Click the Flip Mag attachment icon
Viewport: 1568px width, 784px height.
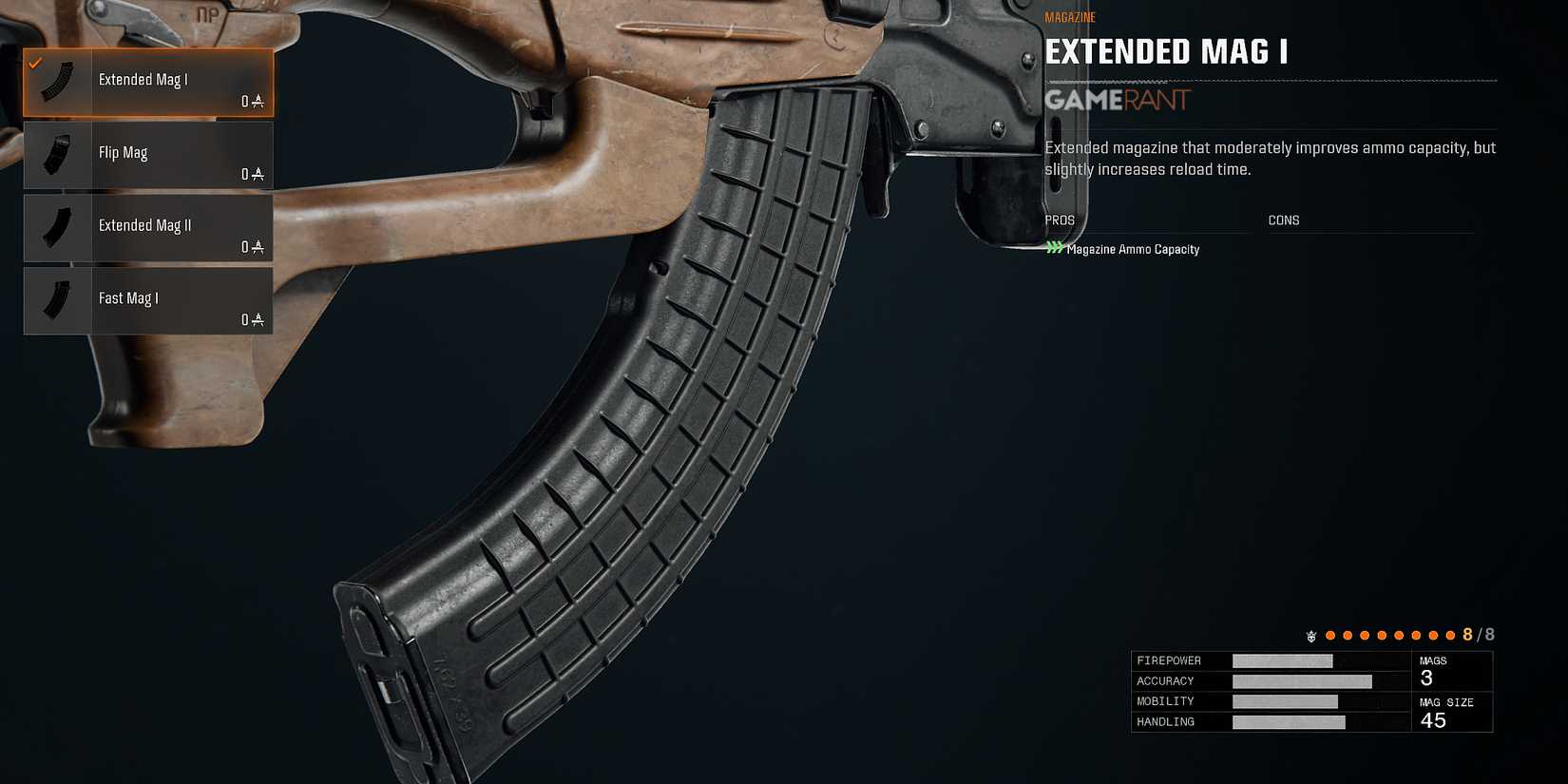click(x=56, y=154)
